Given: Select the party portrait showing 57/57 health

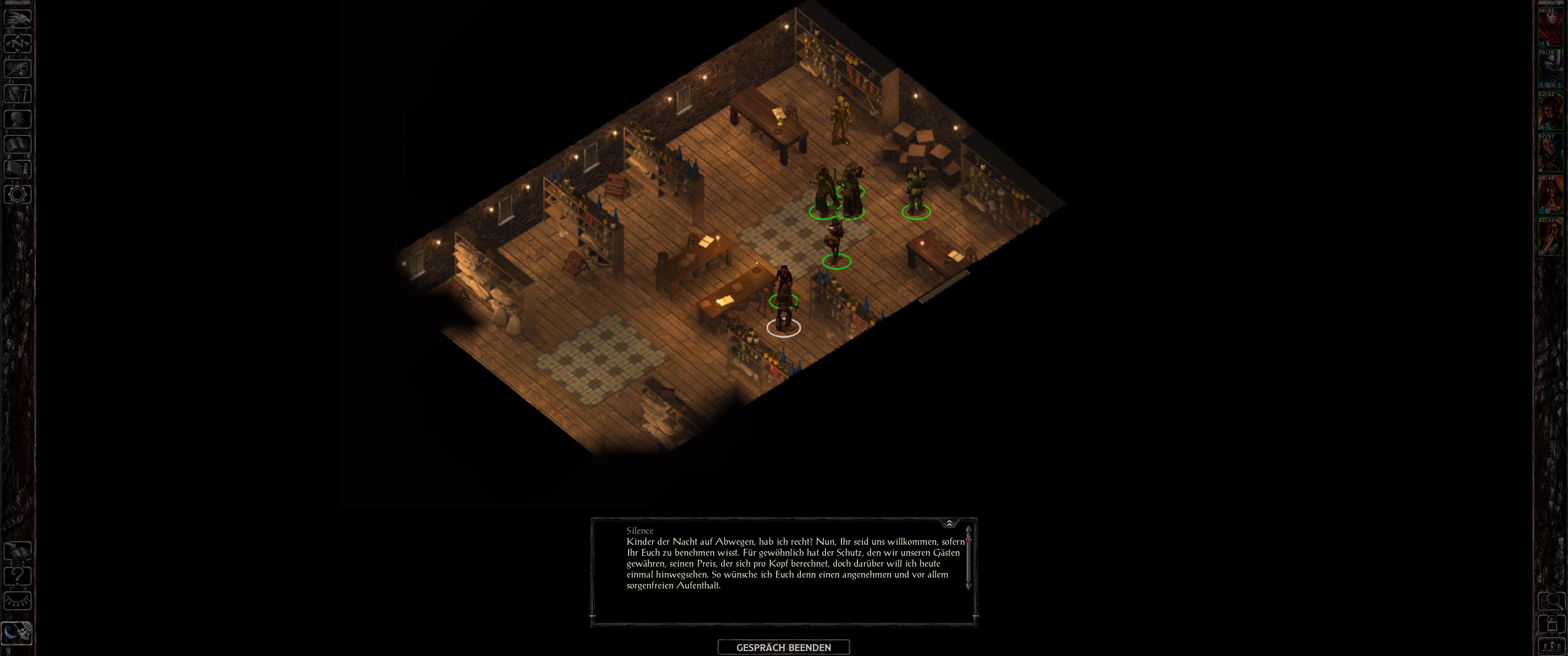Looking at the screenshot, I should (1550, 153).
